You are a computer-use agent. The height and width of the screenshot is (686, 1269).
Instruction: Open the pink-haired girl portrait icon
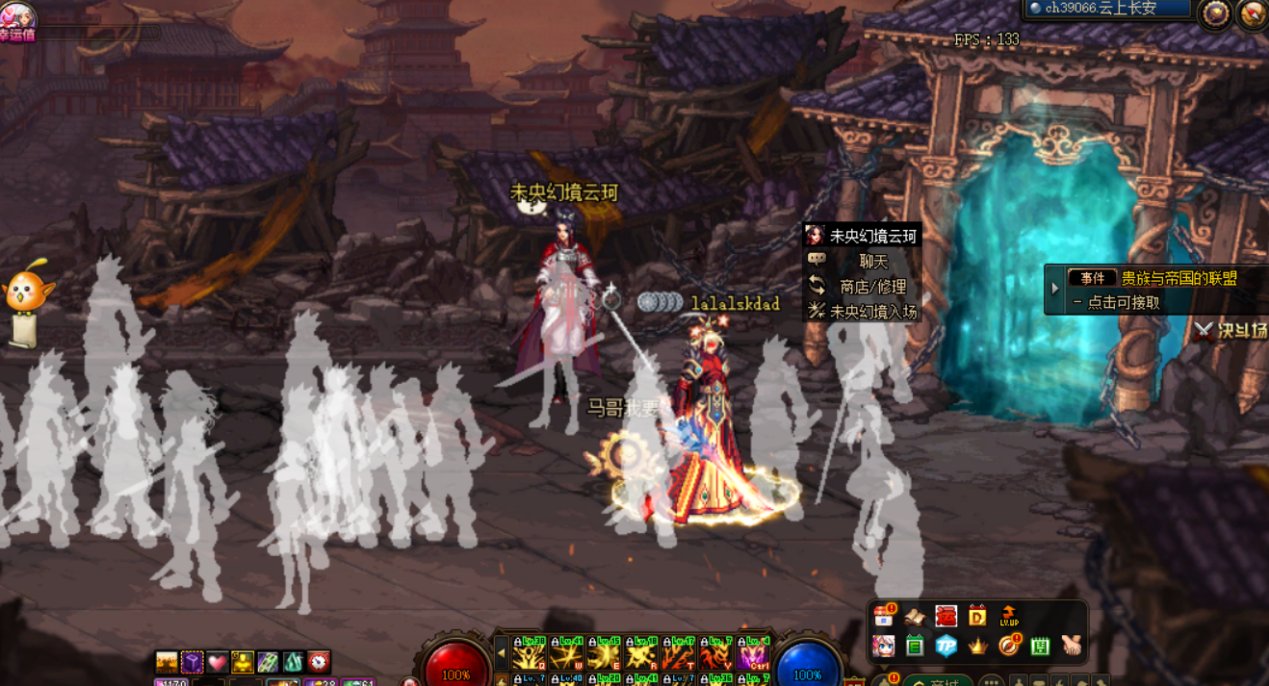883,646
